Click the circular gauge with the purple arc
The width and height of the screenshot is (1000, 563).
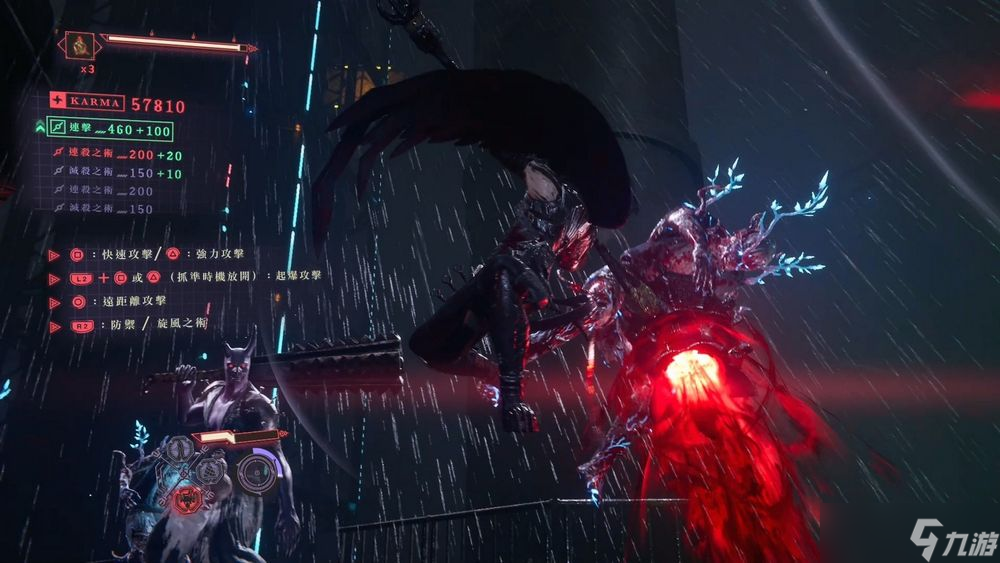tap(258, 470)
